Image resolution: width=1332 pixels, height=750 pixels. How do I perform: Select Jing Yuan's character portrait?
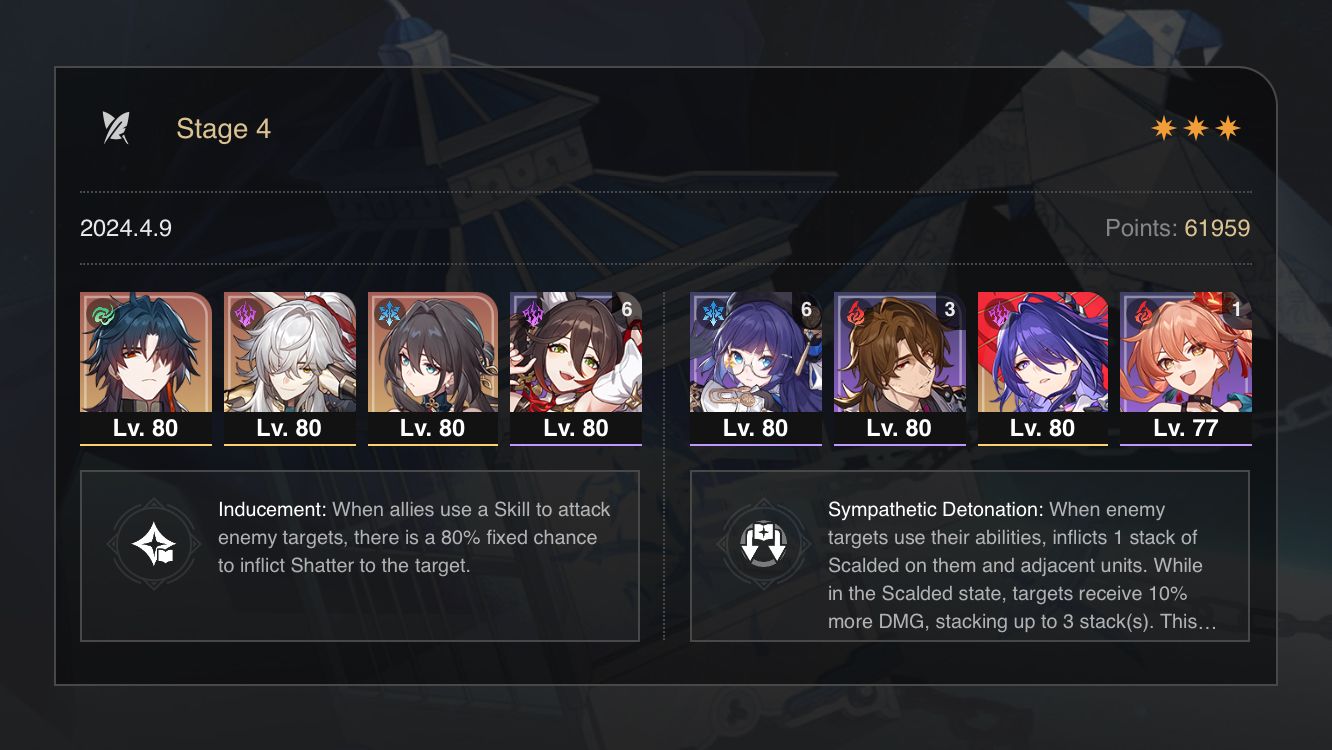pyautogui.click(x=289, y=355)
